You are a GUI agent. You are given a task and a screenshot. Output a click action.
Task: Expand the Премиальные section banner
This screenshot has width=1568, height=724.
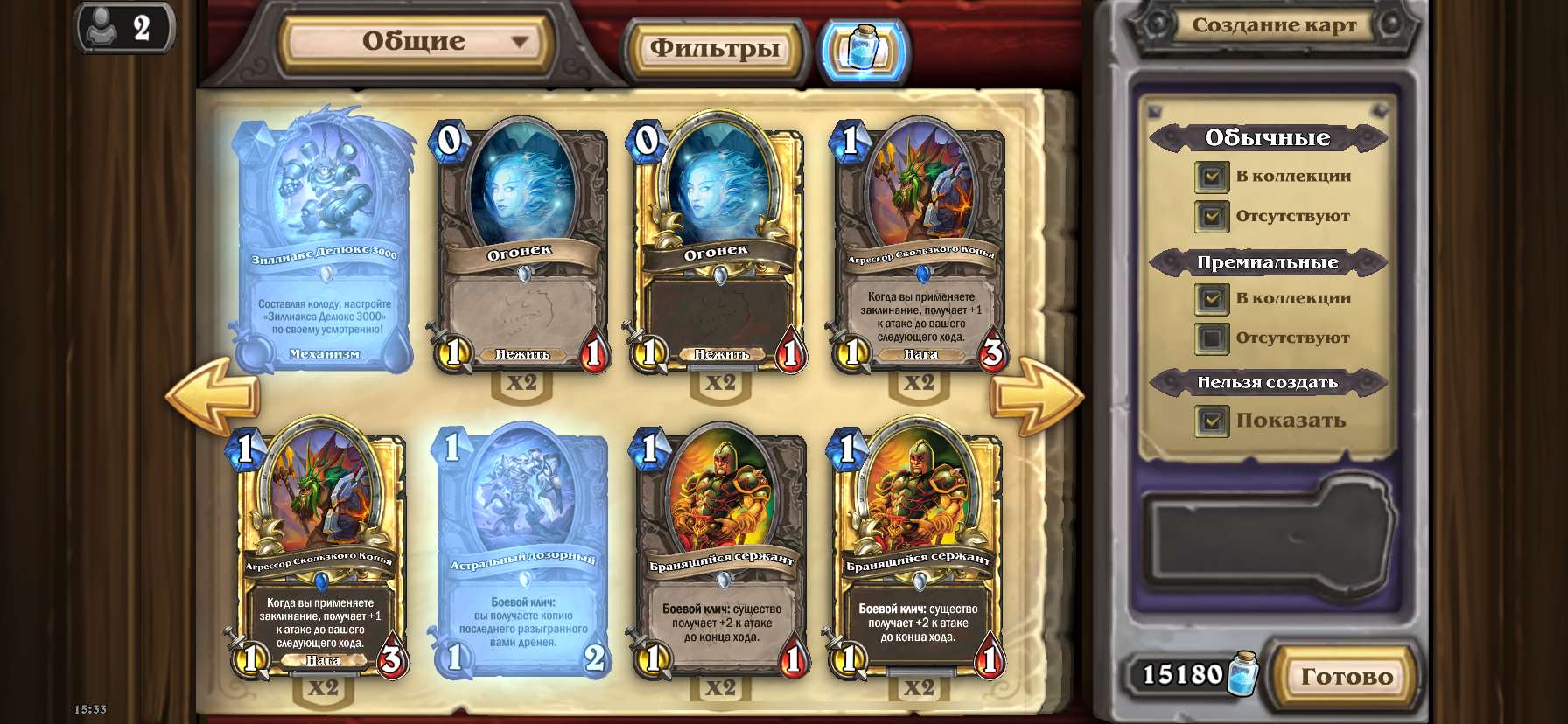click(1268, 261)
